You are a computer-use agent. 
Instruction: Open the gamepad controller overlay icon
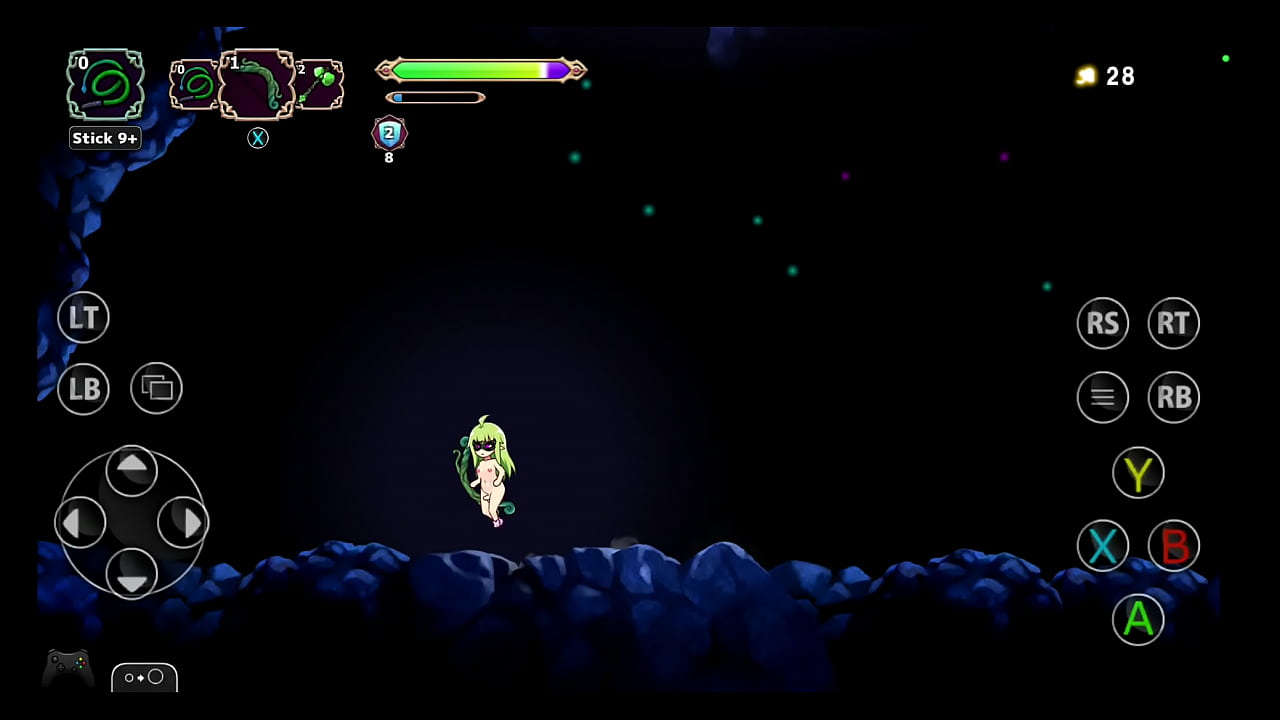coord(68,668)
